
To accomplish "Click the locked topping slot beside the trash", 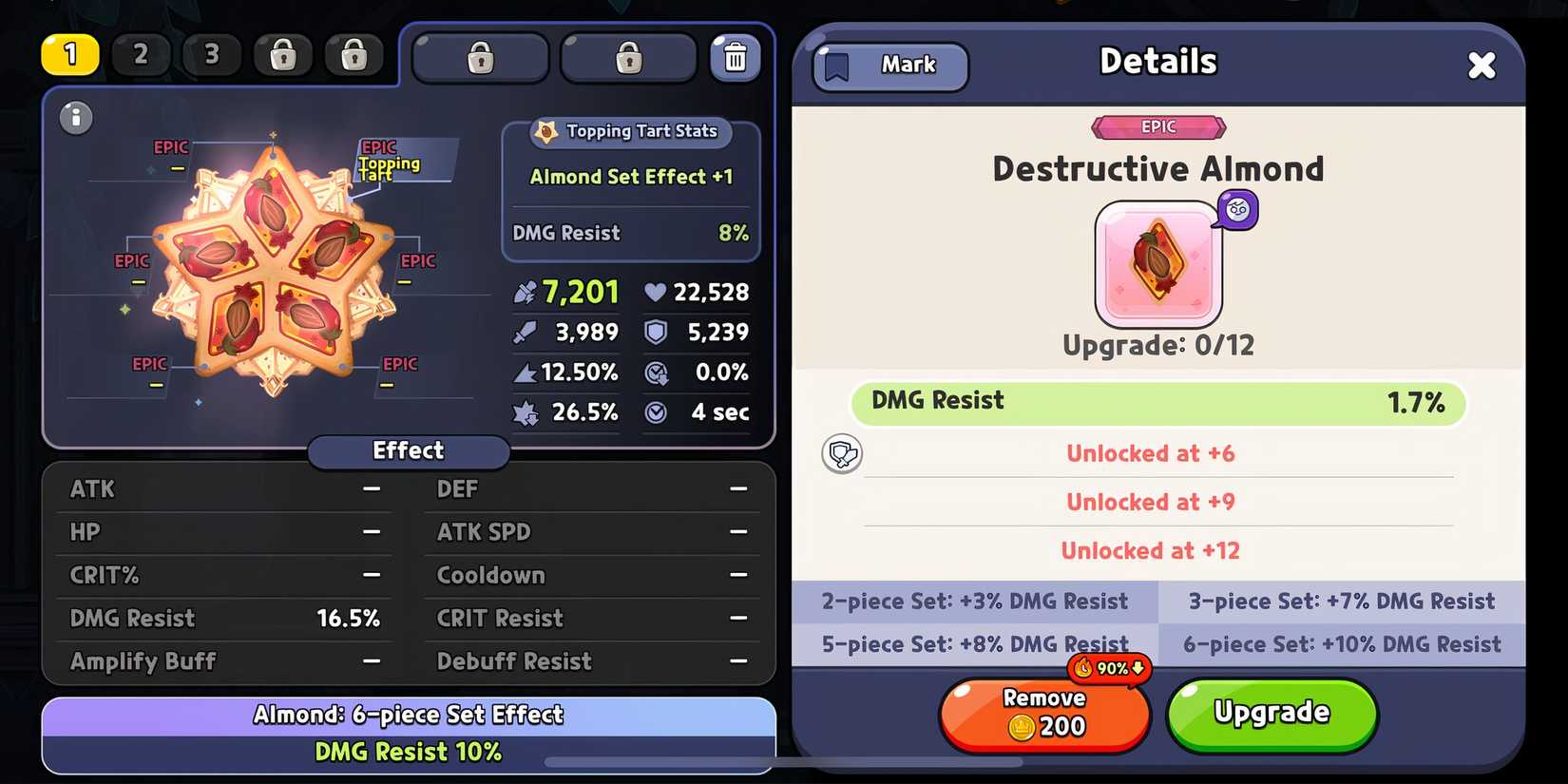I will 628,57.
